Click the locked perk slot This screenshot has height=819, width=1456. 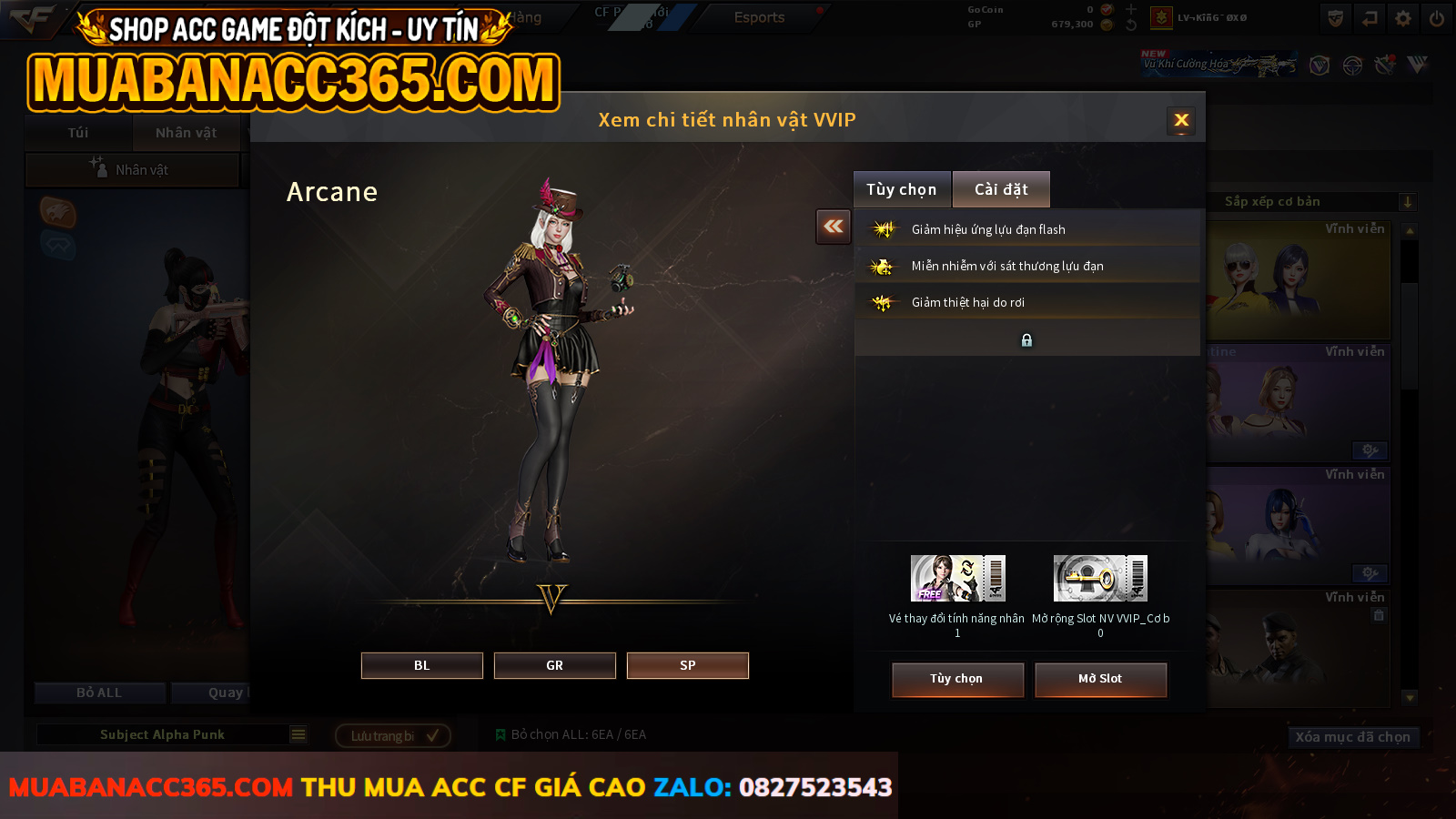tap(1026, 339)
